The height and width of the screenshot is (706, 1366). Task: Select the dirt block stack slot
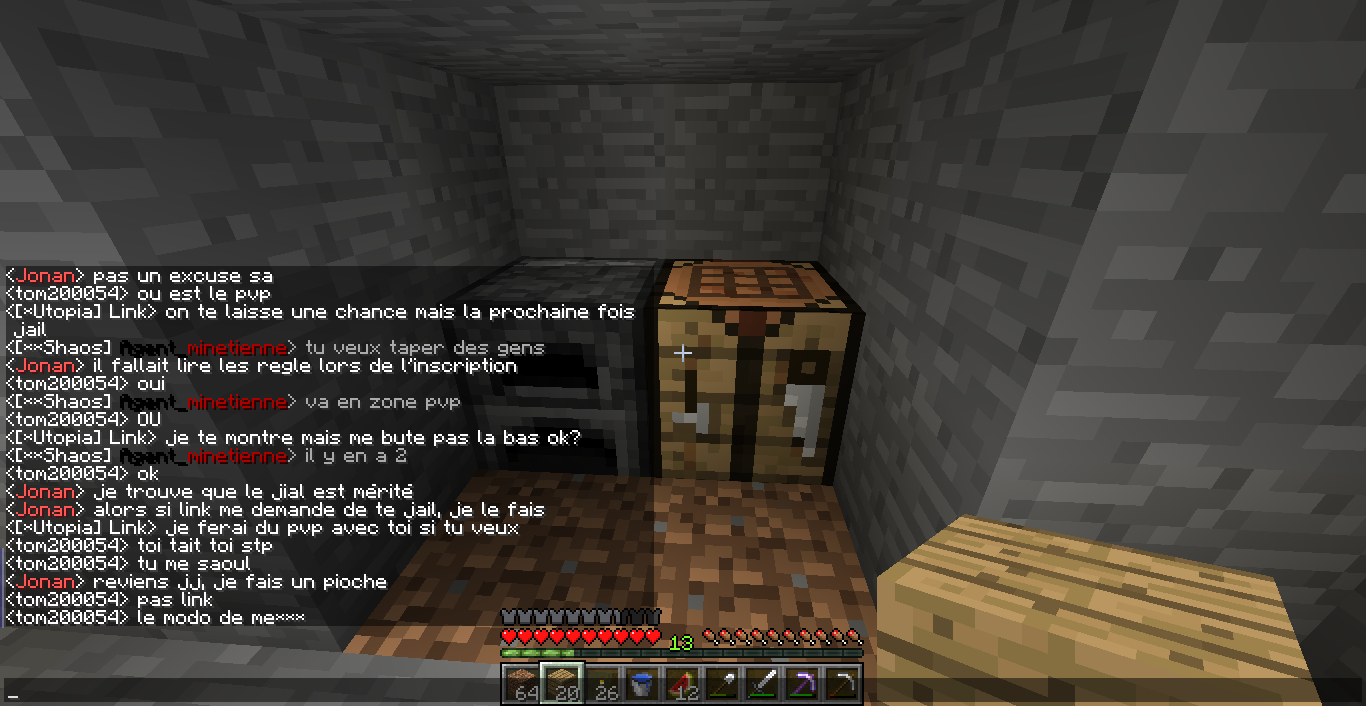click(520, 684)
